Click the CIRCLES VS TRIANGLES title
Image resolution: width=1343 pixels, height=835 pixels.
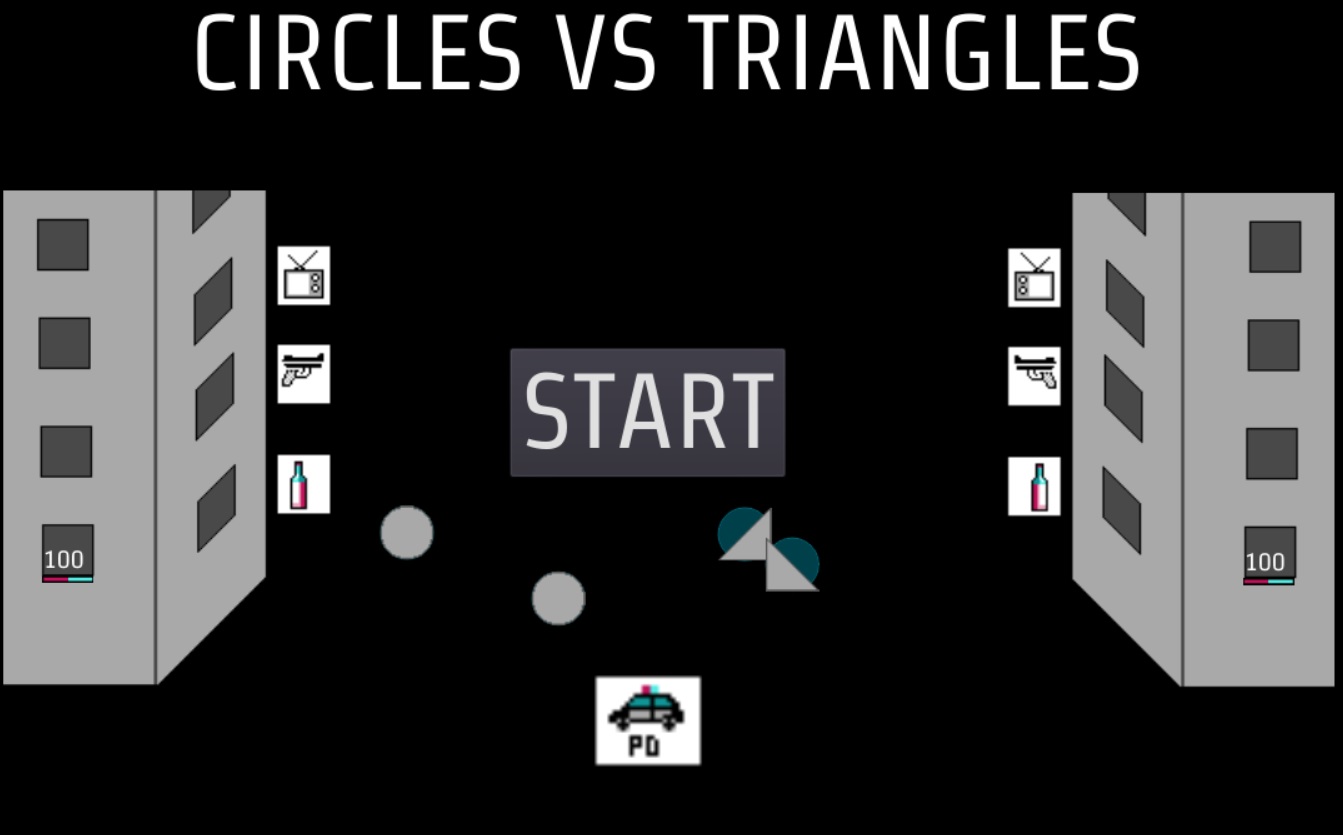tap(668, 55)
